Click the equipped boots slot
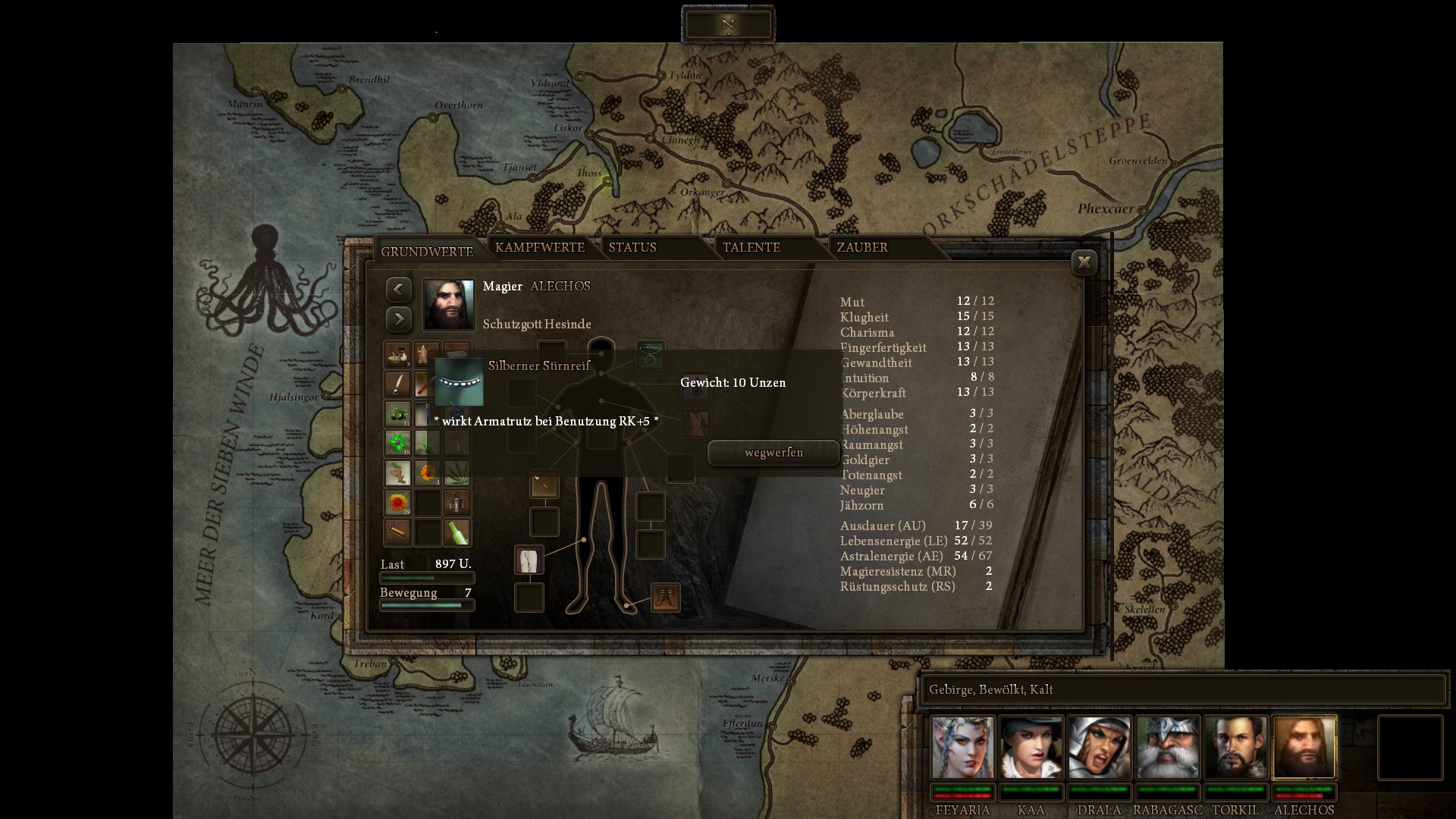1456x819 pixels. [x=666, y=598]
